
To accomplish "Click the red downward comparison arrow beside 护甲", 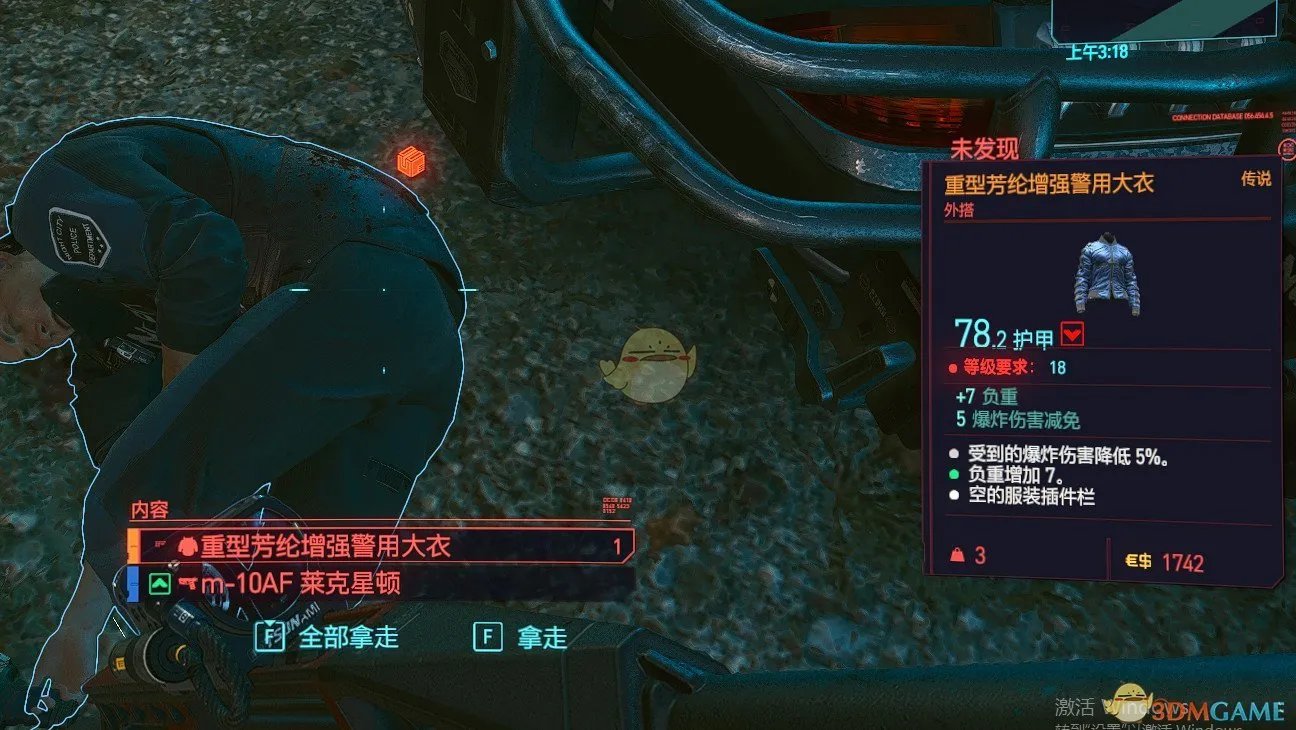I will (x=1072, y=334).
